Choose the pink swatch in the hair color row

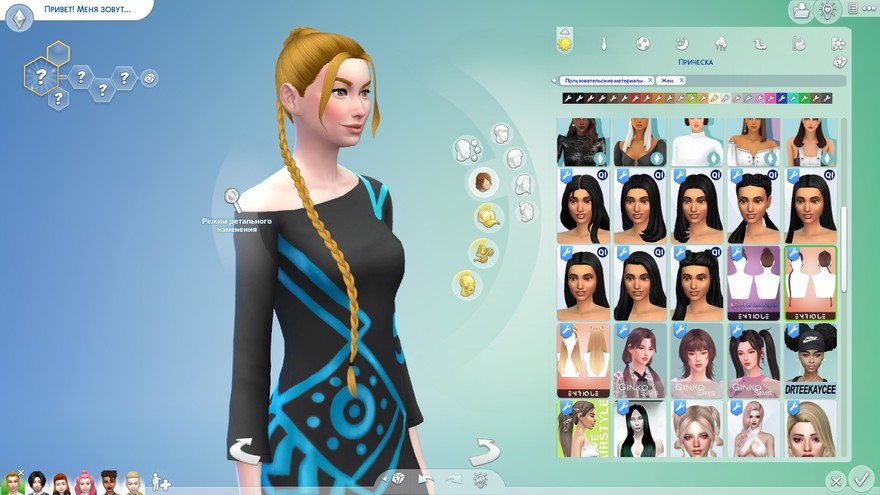tap(771, 98)
